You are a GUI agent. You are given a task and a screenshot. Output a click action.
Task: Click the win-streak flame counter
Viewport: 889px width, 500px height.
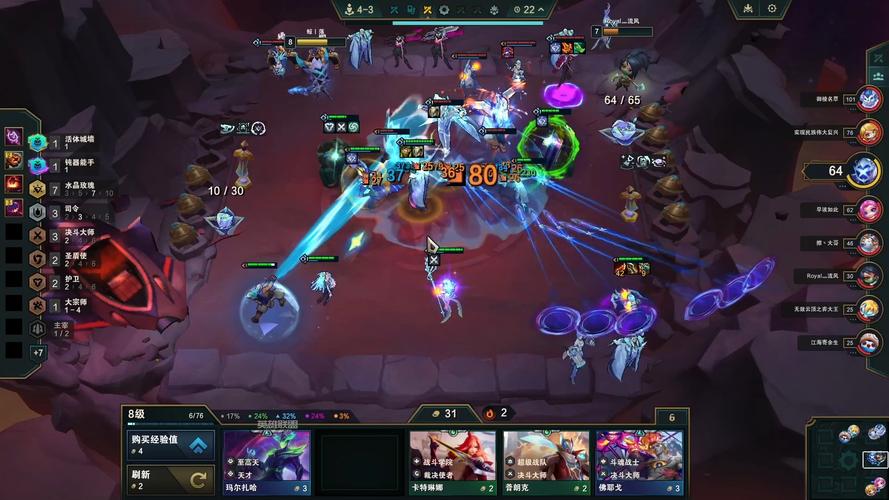pos(496,413)
